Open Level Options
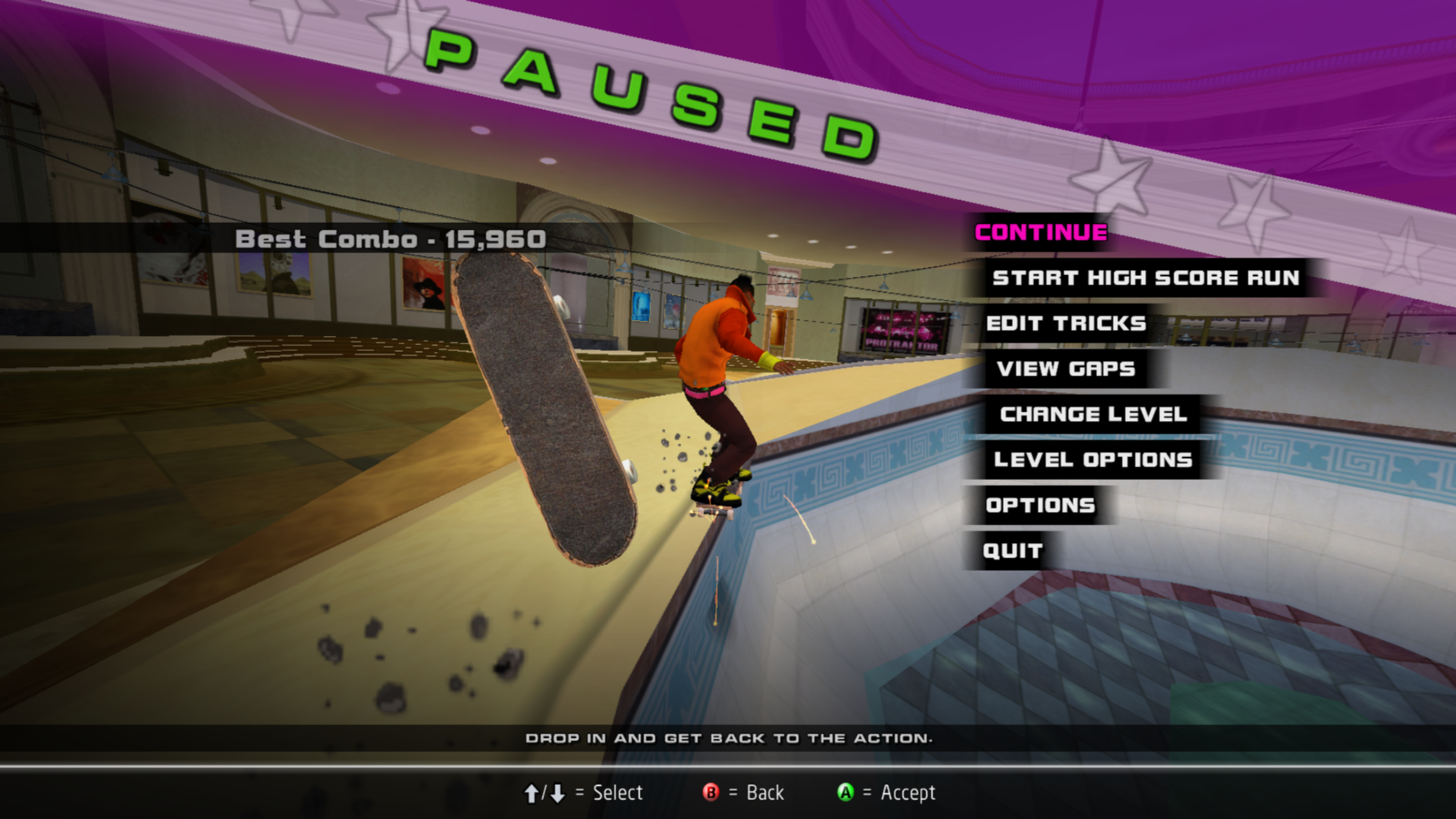The image size is (1456, 819). click(1093, 460)
